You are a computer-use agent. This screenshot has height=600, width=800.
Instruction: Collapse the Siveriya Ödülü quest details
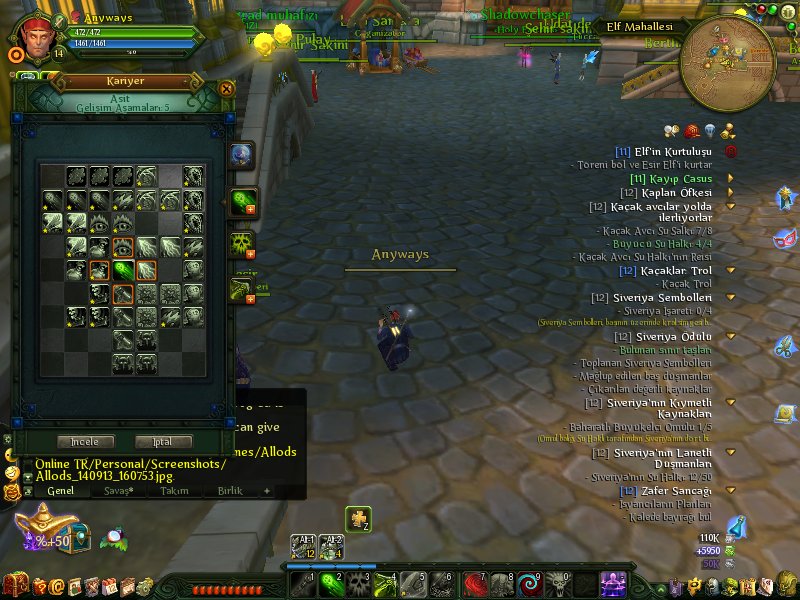click(731, 337)
